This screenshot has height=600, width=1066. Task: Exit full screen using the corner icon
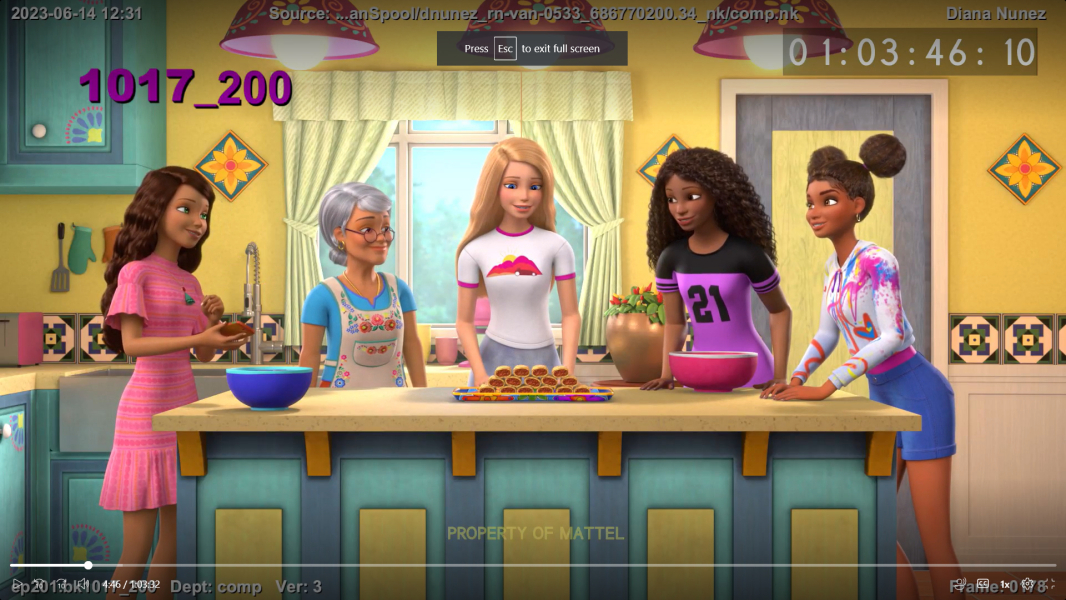click(x=1048, y=584)
